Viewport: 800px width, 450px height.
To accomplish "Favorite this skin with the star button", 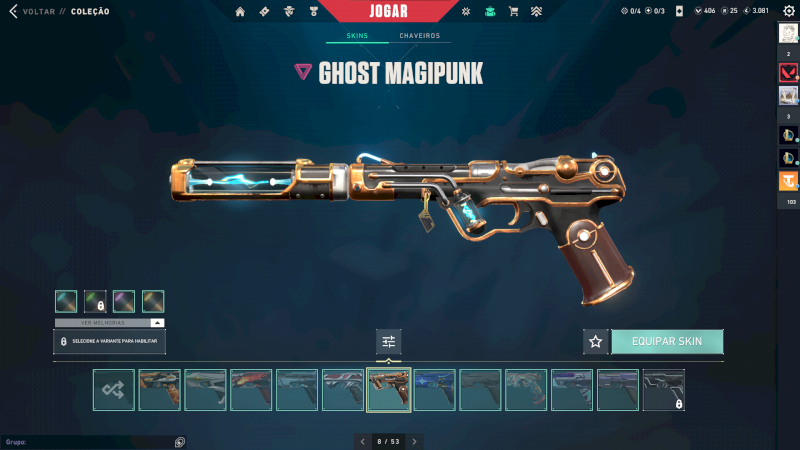I will click(x=596, y=341).
